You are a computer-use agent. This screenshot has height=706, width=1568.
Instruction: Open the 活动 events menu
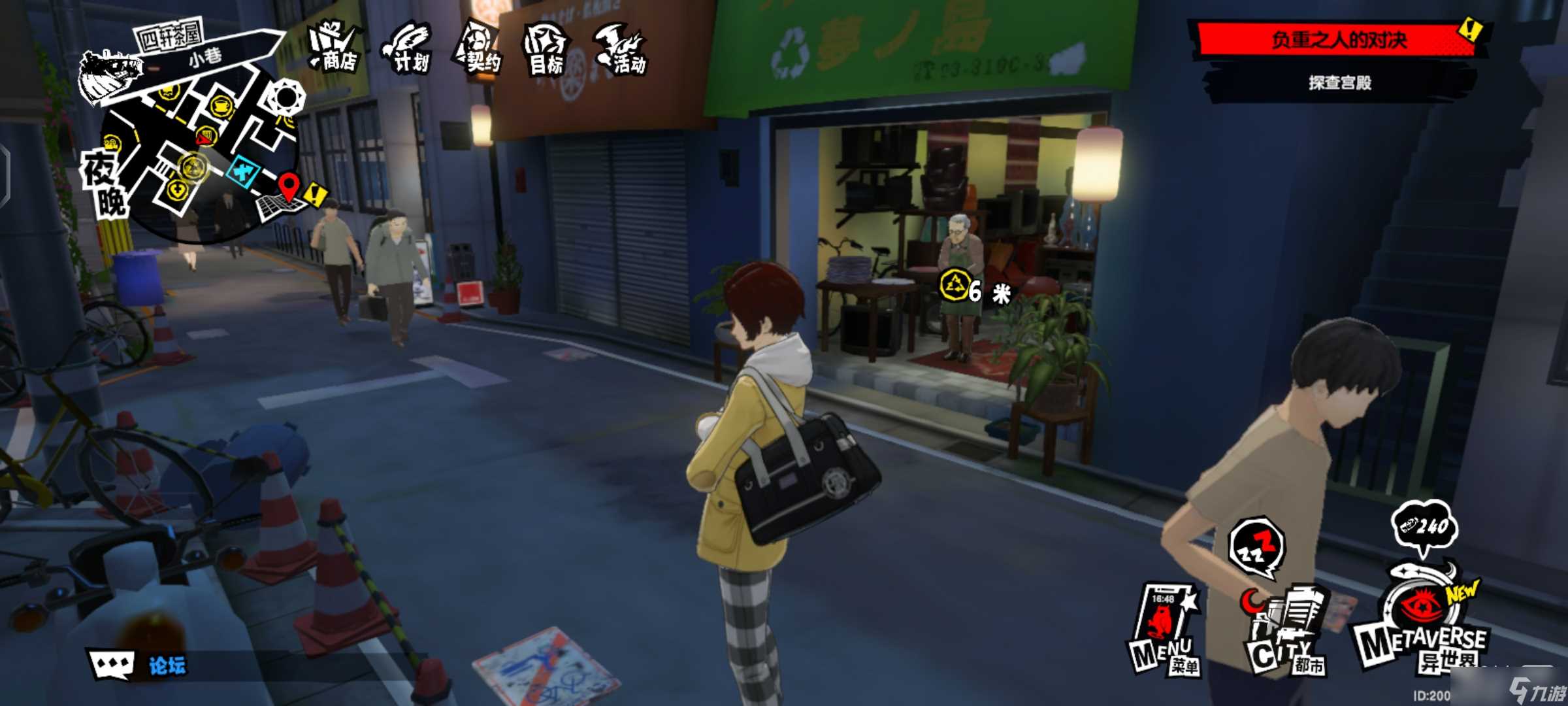(x=621, y=48)
